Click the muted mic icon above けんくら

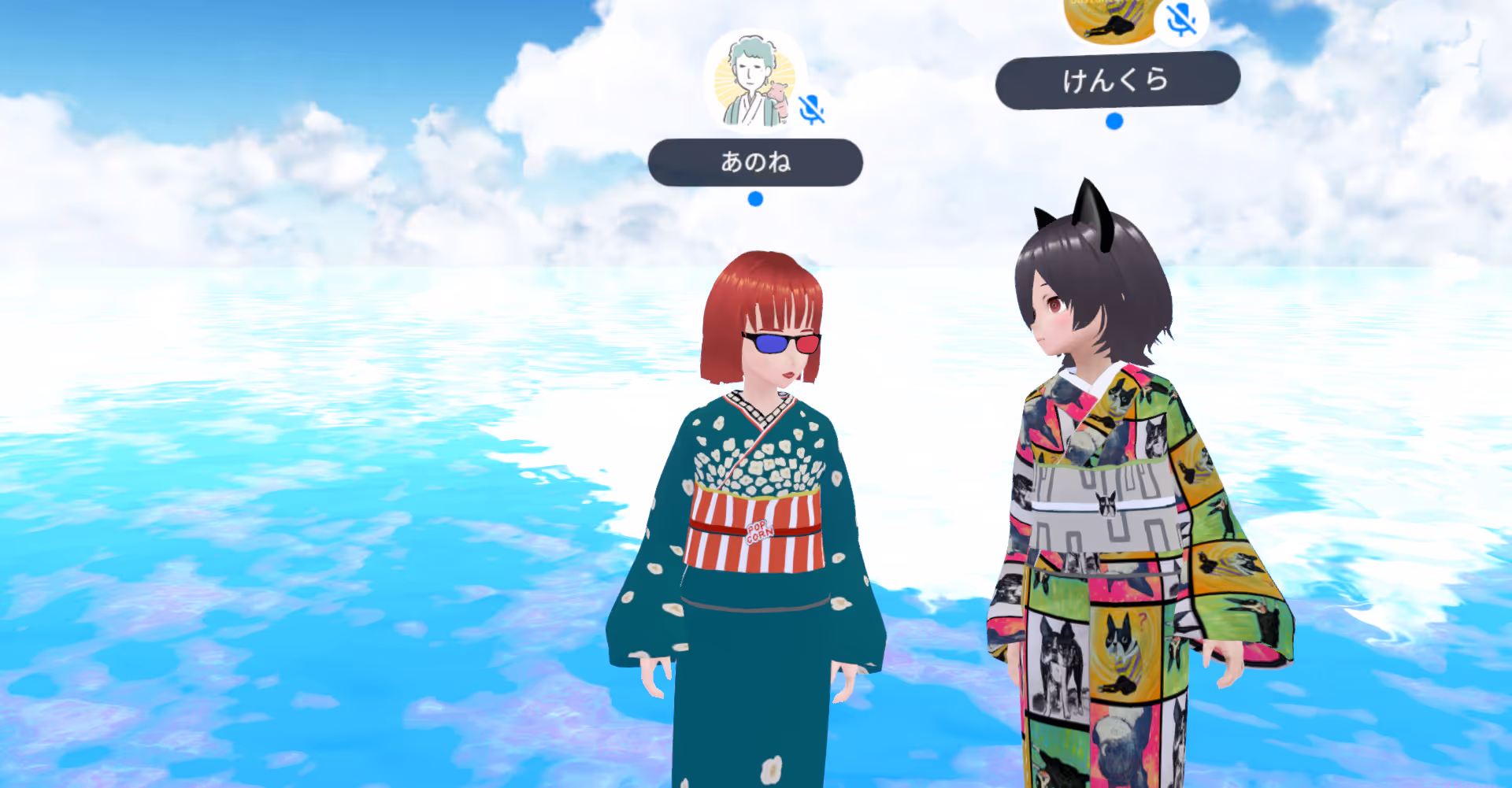1181,19
